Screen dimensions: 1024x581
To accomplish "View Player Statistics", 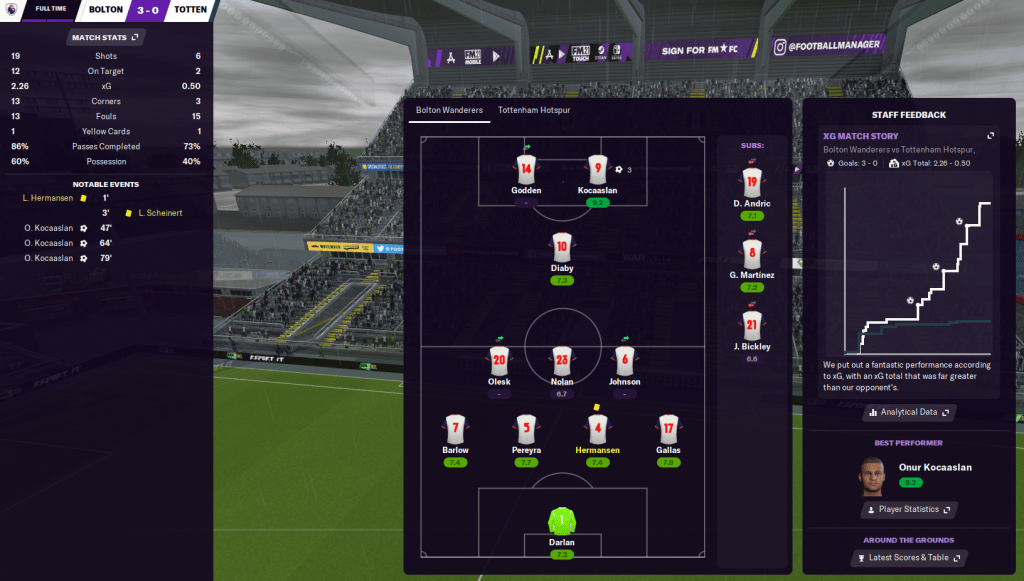I will pyautogui.click(x=908, y=510).
